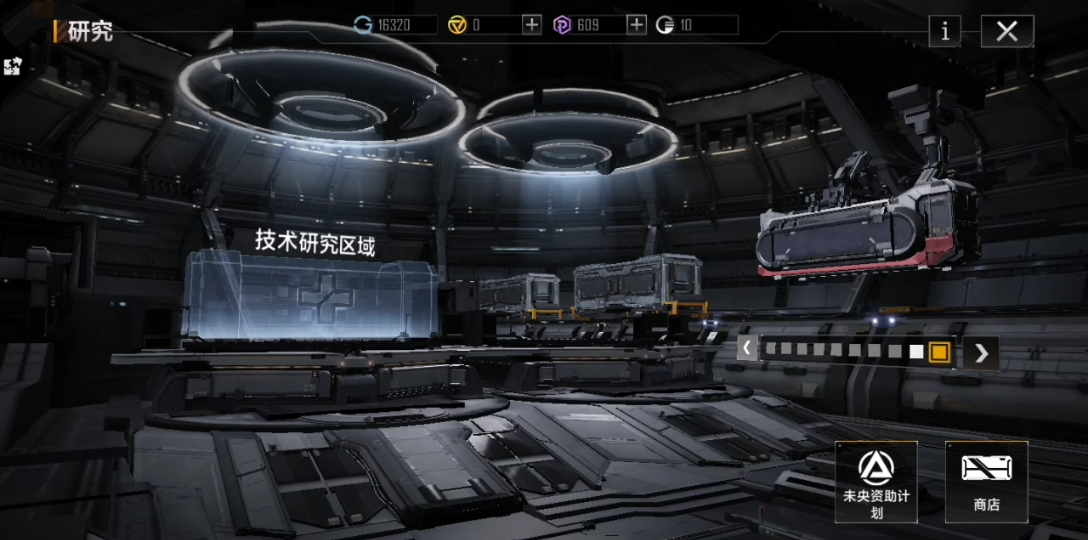This screenshot has width=1088, height=540.
Task: Select the 技术研究区域 holographic crate
Action: 313,297
